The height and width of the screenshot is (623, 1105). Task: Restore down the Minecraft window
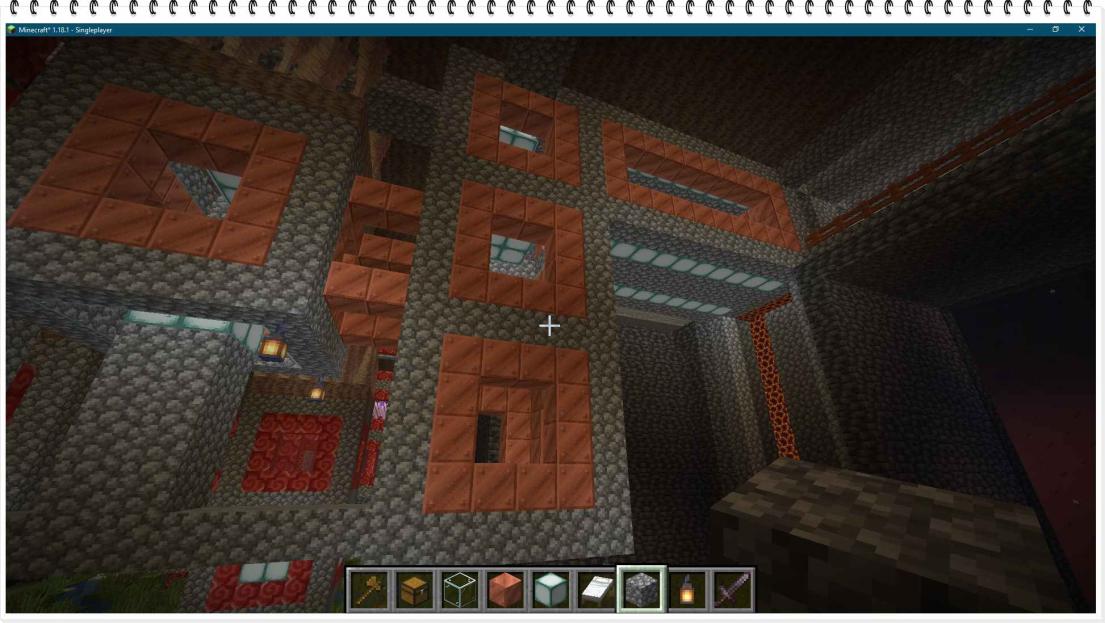(x=1055, y=30)
